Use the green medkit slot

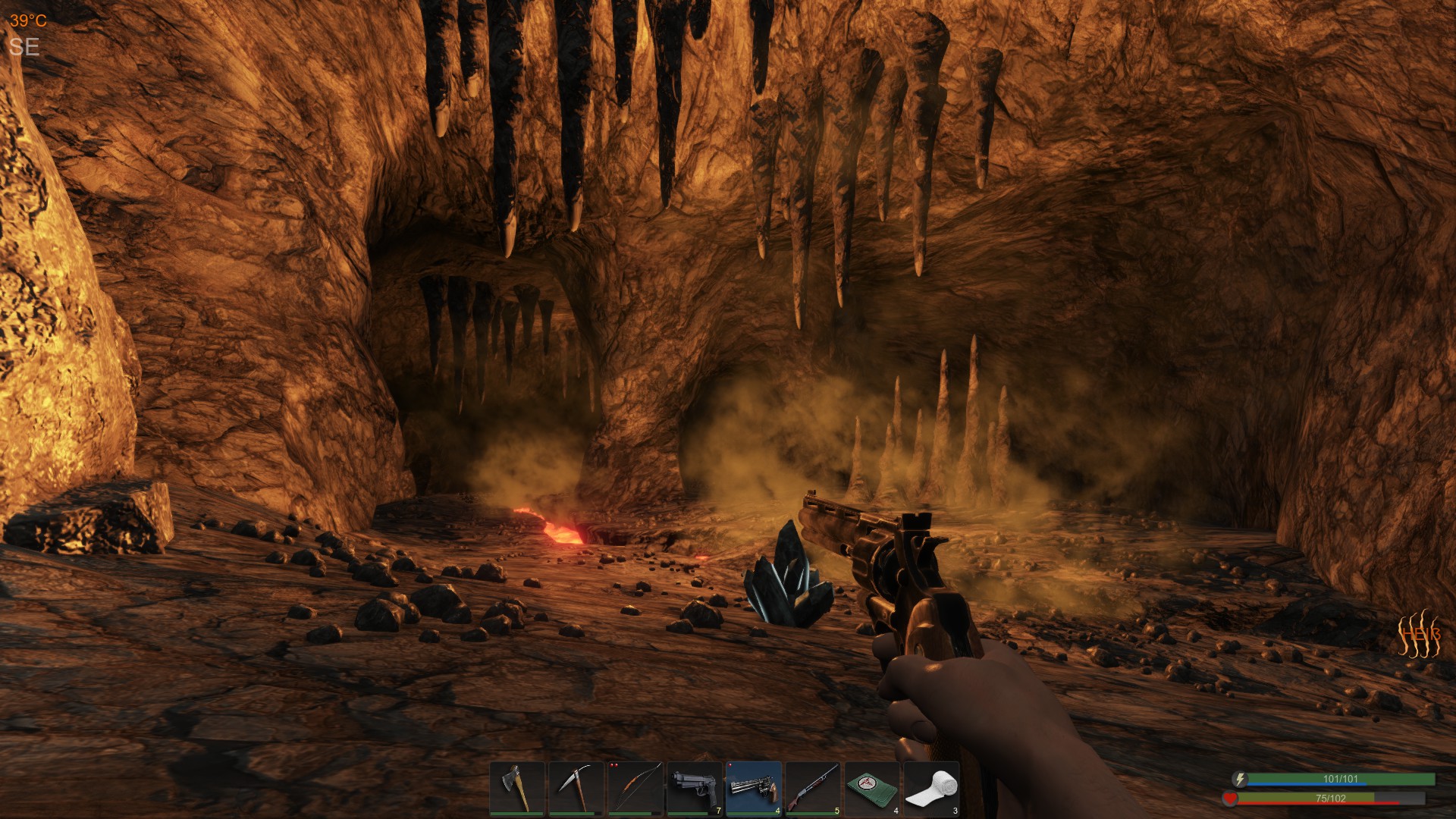point(872,789)
